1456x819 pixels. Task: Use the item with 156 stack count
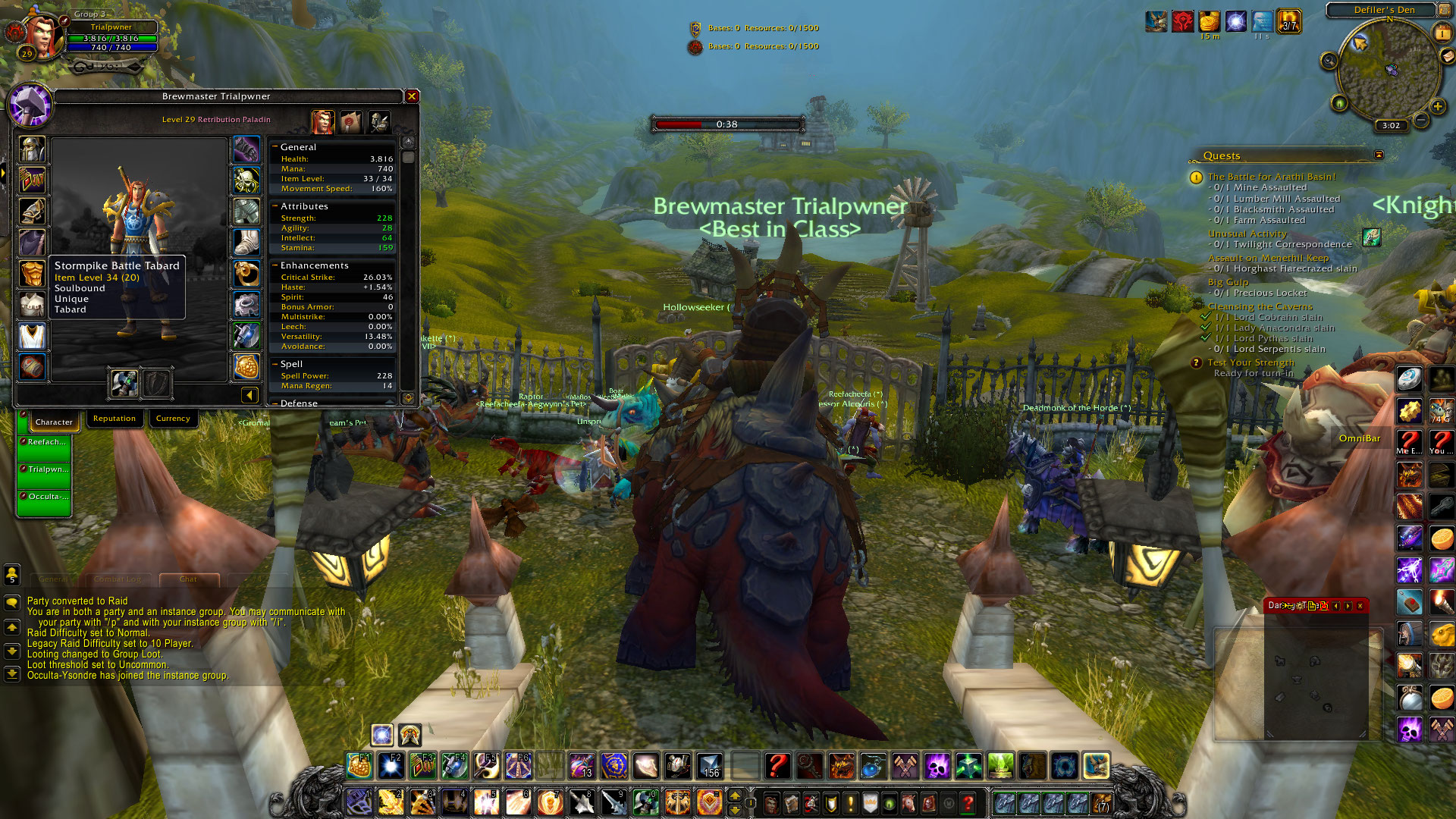710,766
